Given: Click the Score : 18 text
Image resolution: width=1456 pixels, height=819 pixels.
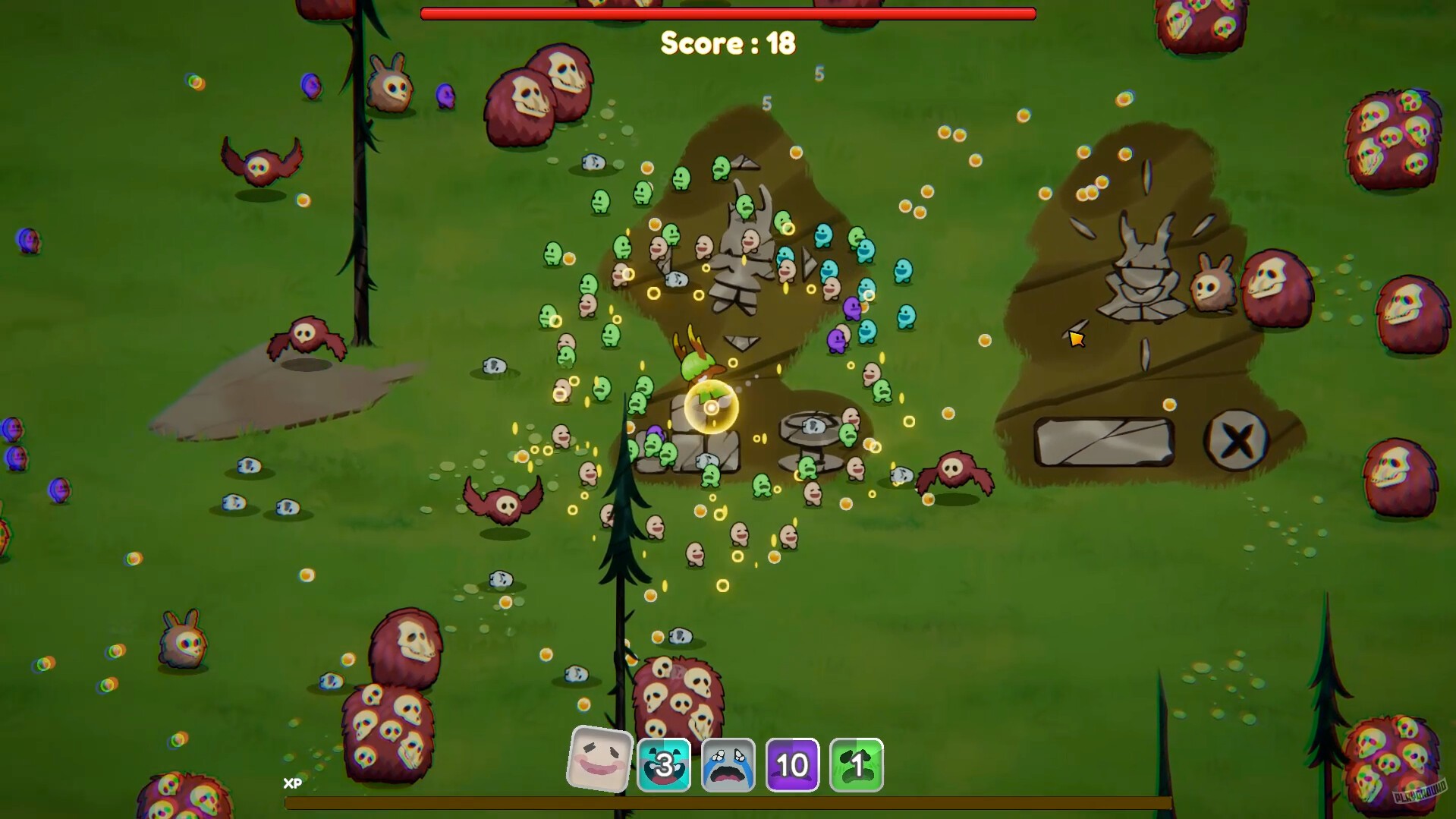Looking at the screenshot, I should coord(728,43).
